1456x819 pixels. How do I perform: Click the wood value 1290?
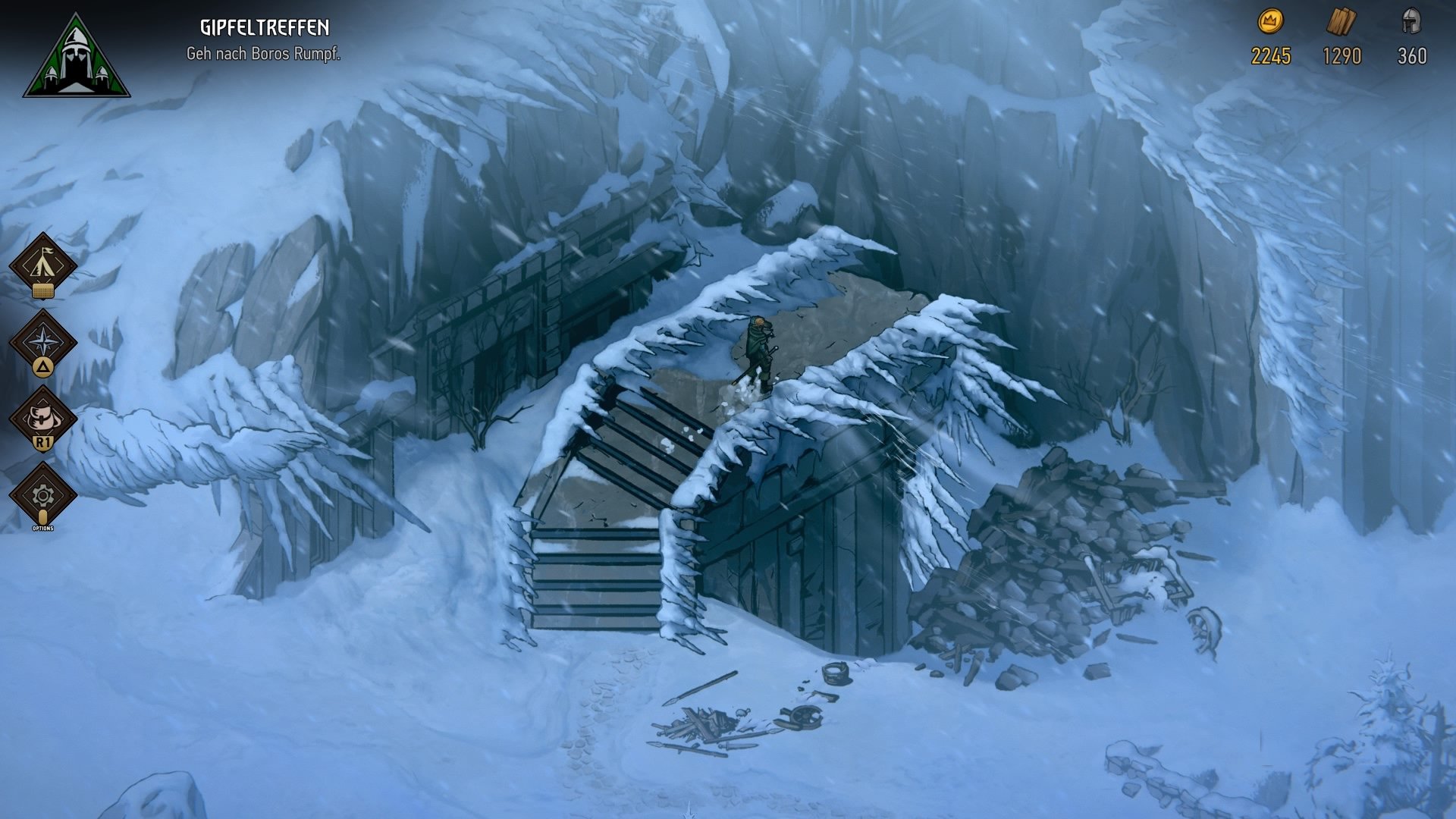[1341, 56]
